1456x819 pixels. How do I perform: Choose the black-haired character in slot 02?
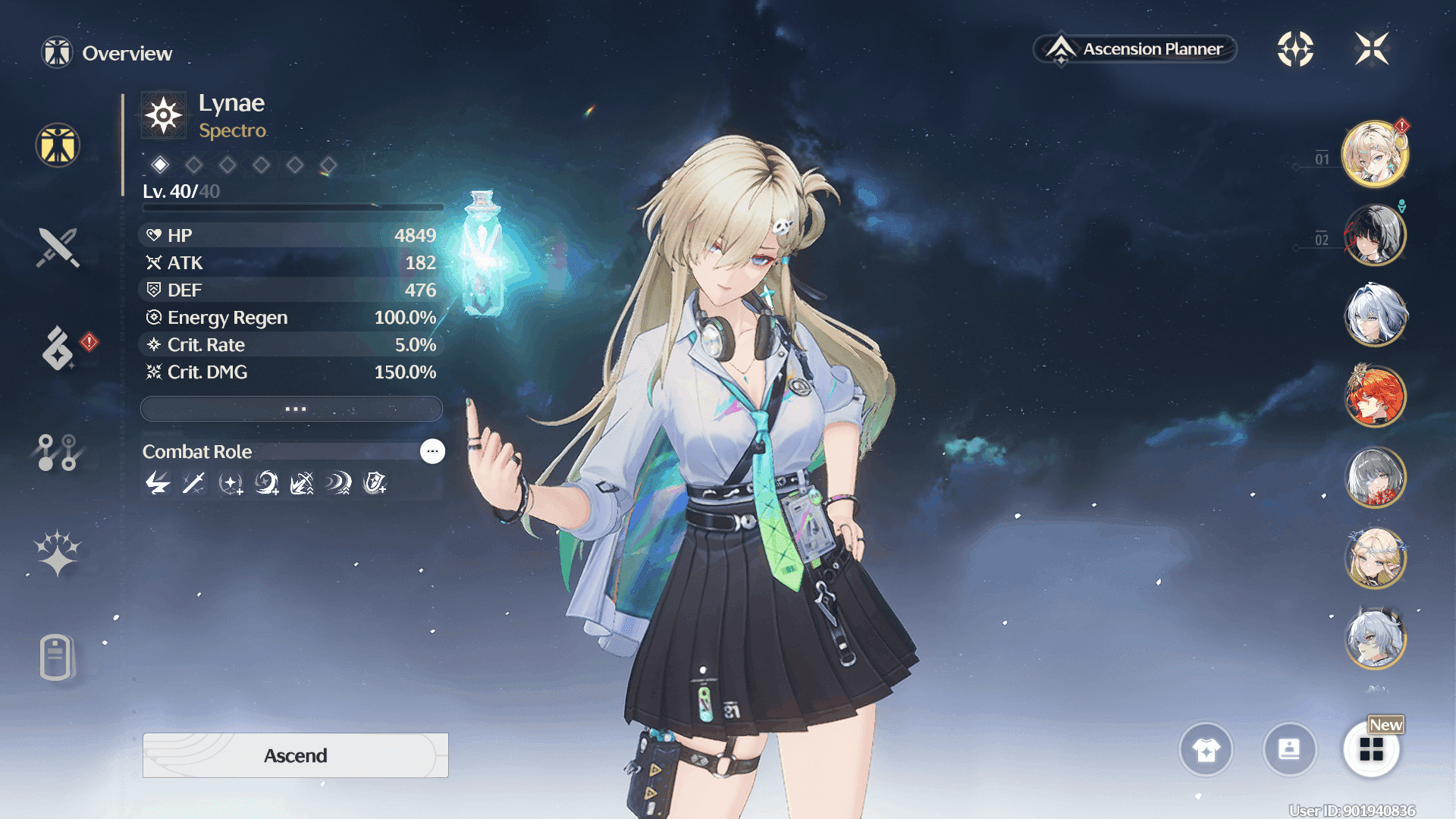tap(1374, 235)
